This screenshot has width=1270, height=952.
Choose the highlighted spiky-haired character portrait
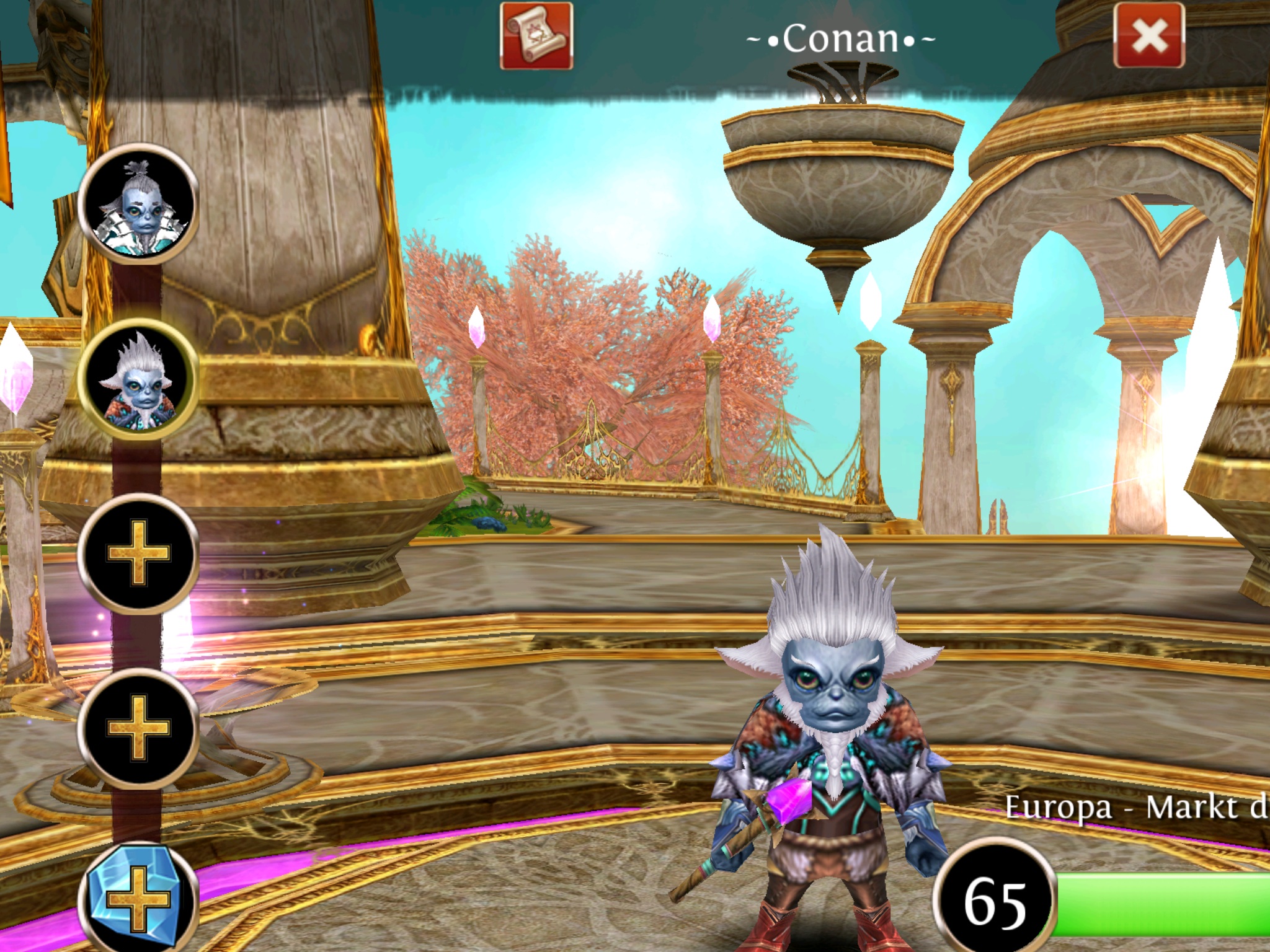pos(138,379)
